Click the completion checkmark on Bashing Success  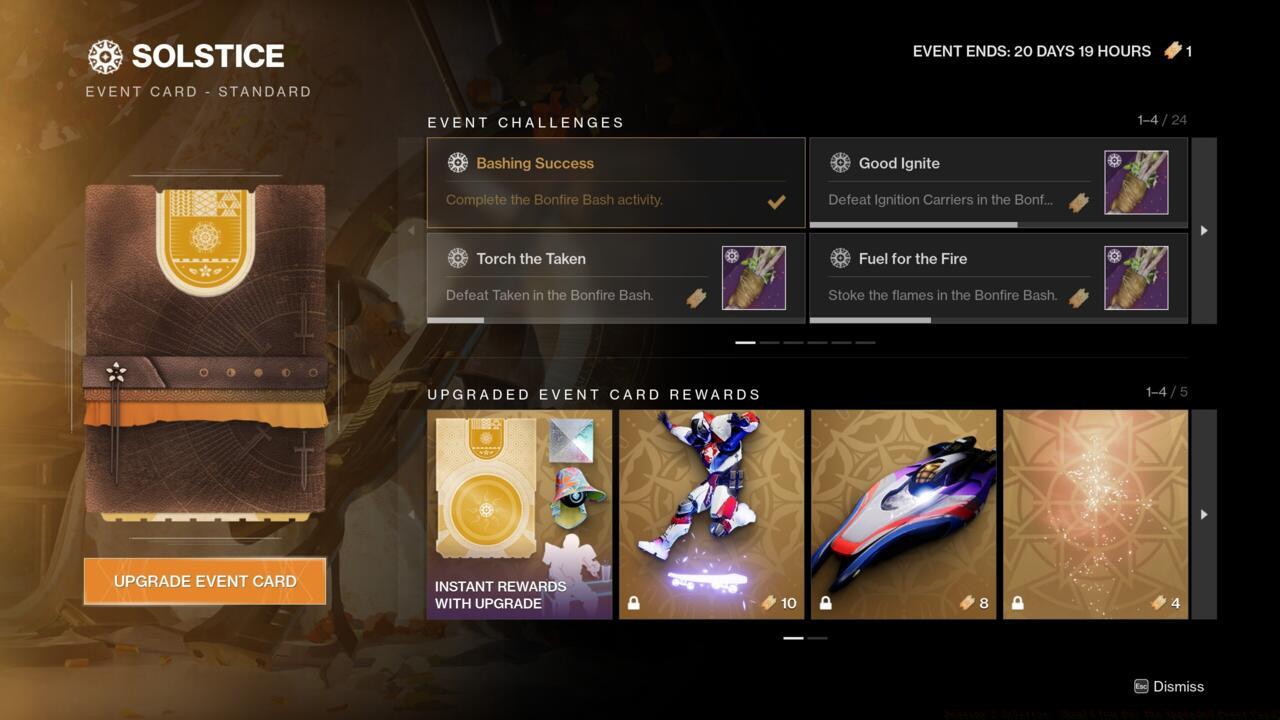point(776,202)
